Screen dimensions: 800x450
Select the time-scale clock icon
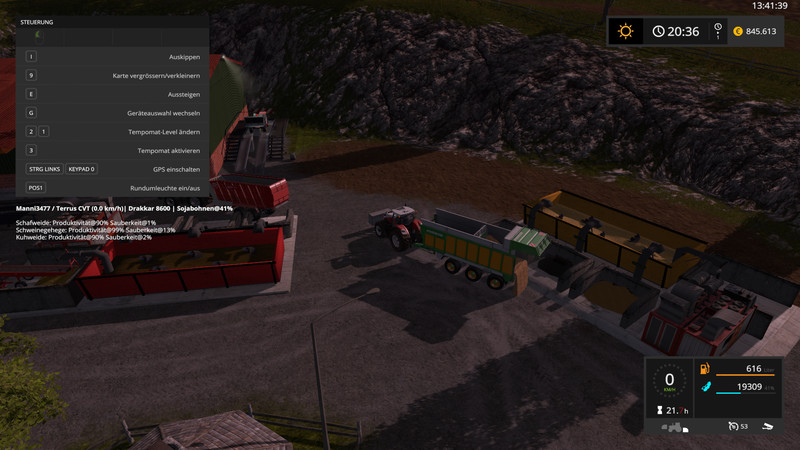tap(717, 29)
